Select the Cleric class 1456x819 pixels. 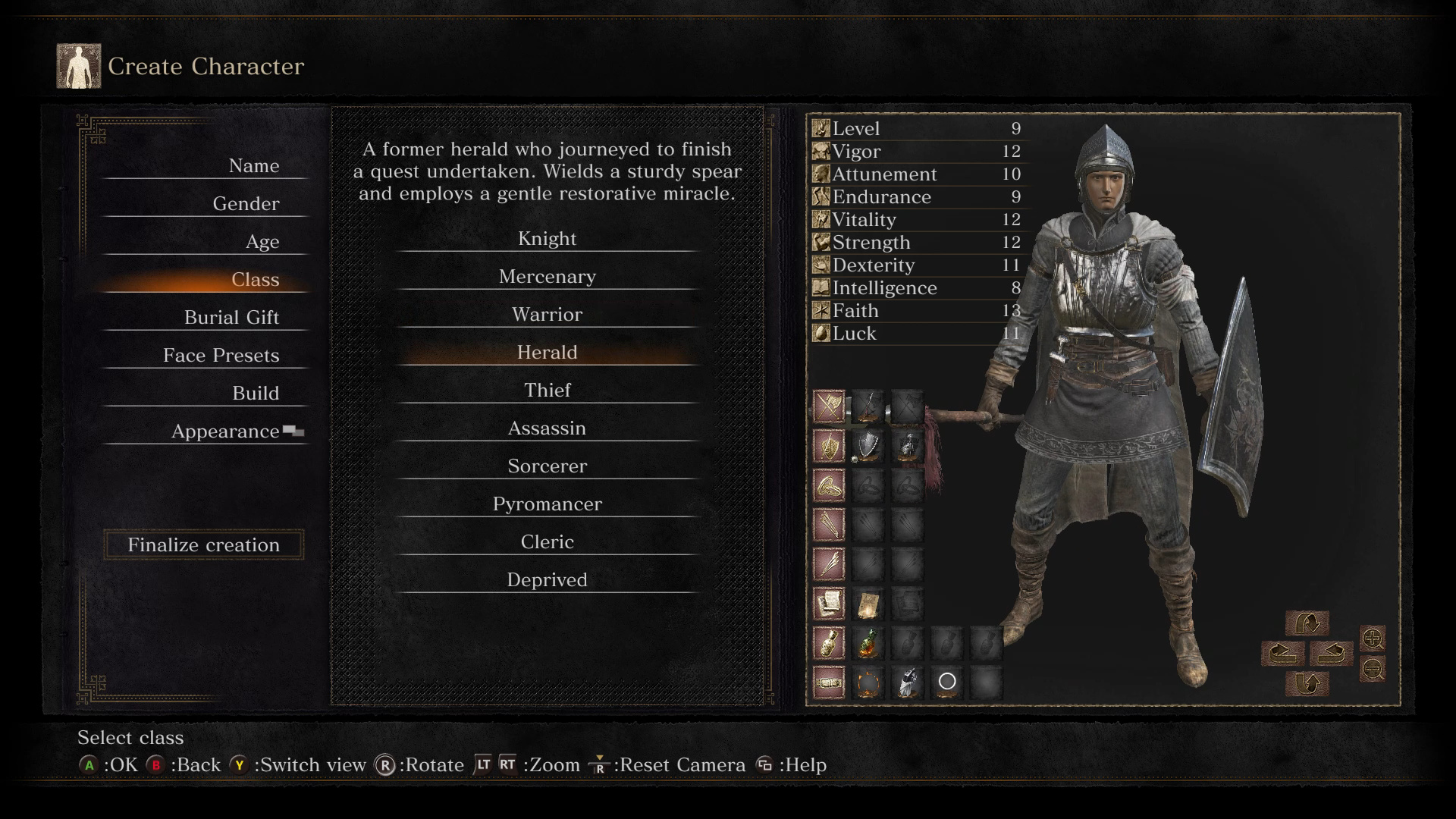[x=547, y=542]
